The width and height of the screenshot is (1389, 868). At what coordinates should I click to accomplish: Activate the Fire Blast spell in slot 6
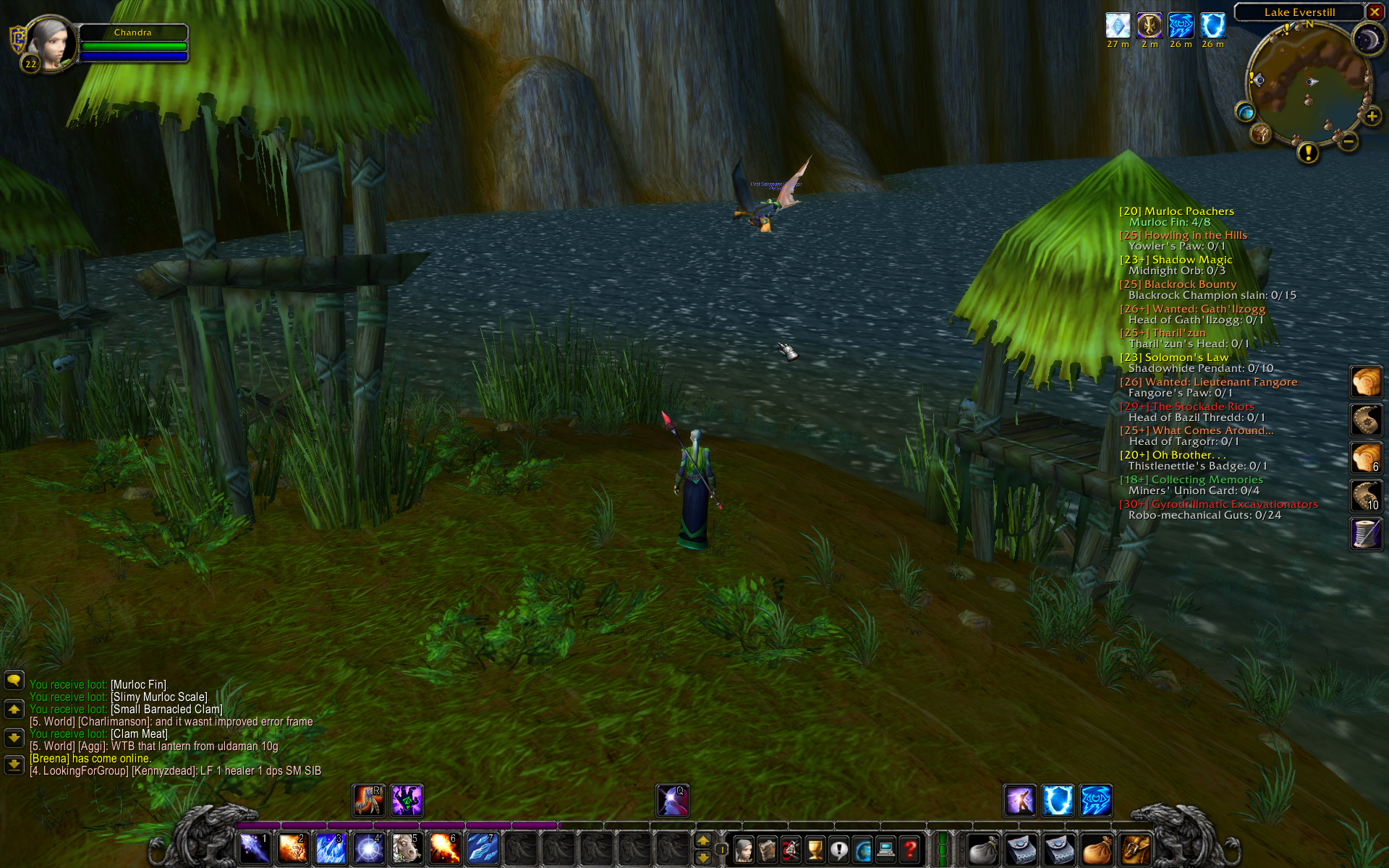click(x=443, y=848)
